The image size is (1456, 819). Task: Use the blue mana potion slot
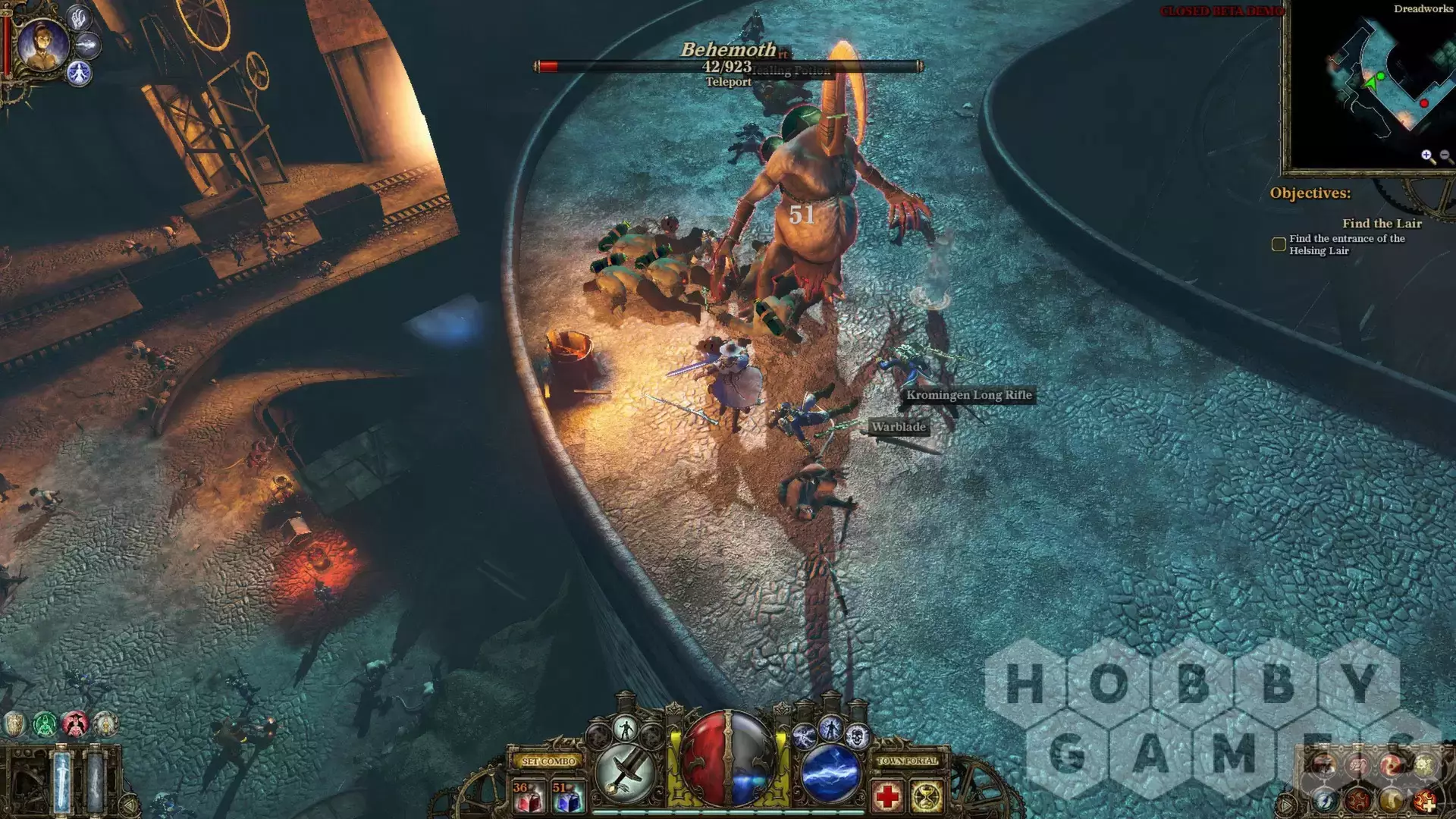567,797
